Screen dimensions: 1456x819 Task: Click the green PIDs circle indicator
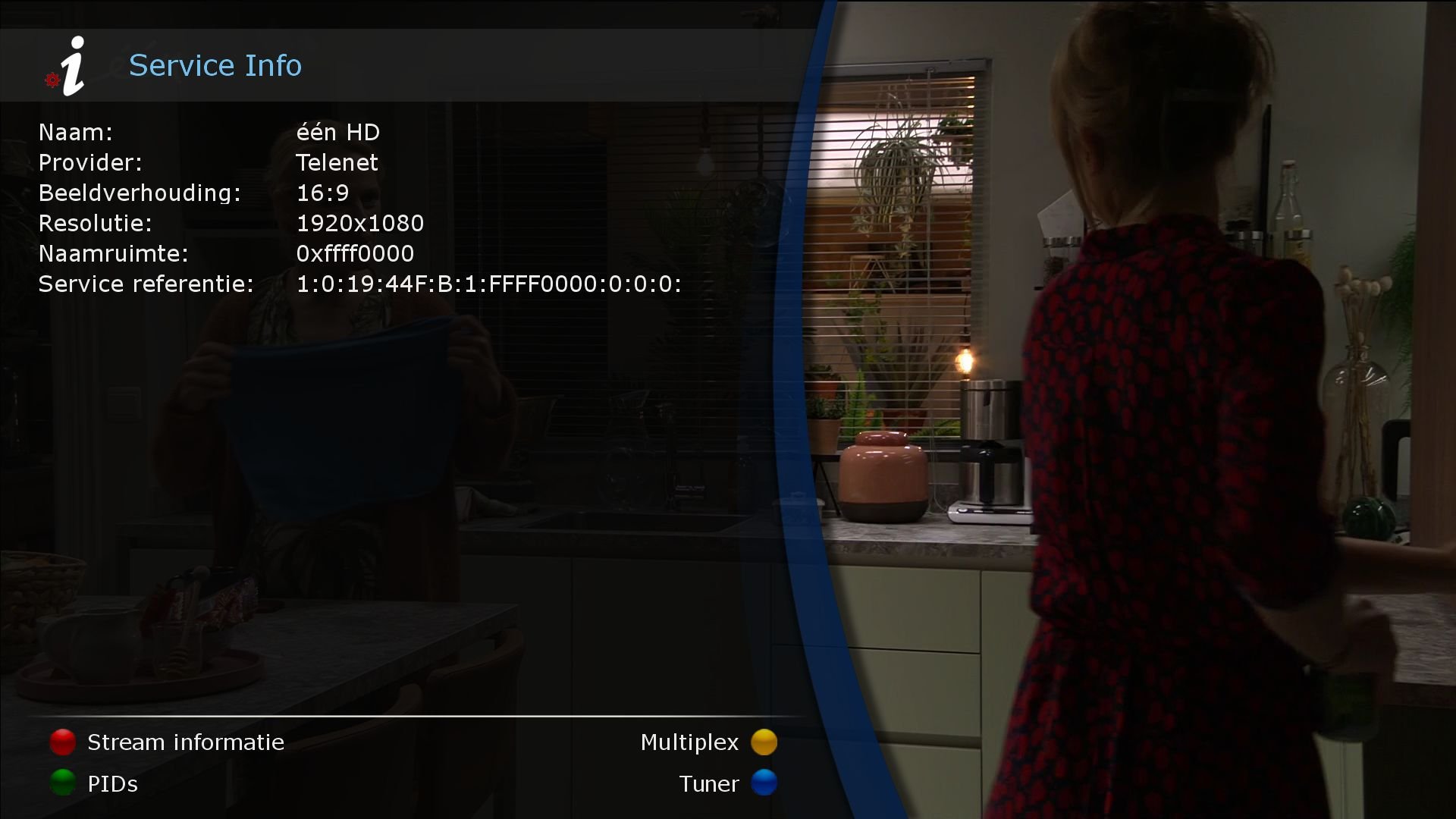tap(62, 783)
